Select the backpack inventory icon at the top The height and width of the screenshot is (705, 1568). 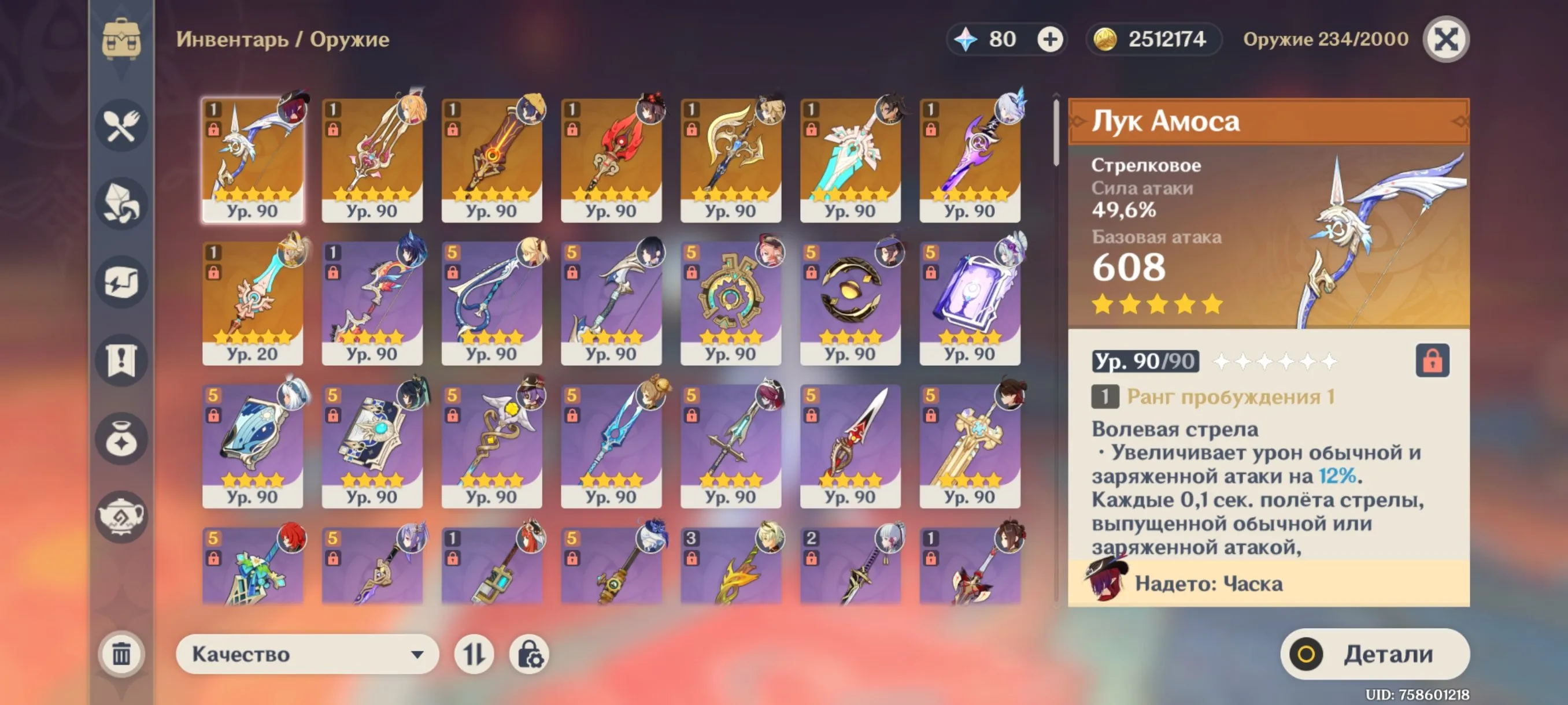(122, 39)
